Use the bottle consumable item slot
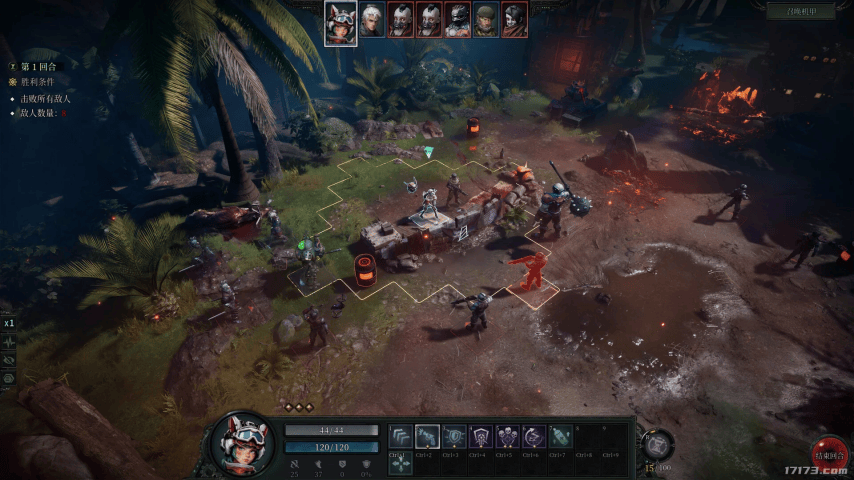This screenshot has height=480, width=854. pos(561,436)
